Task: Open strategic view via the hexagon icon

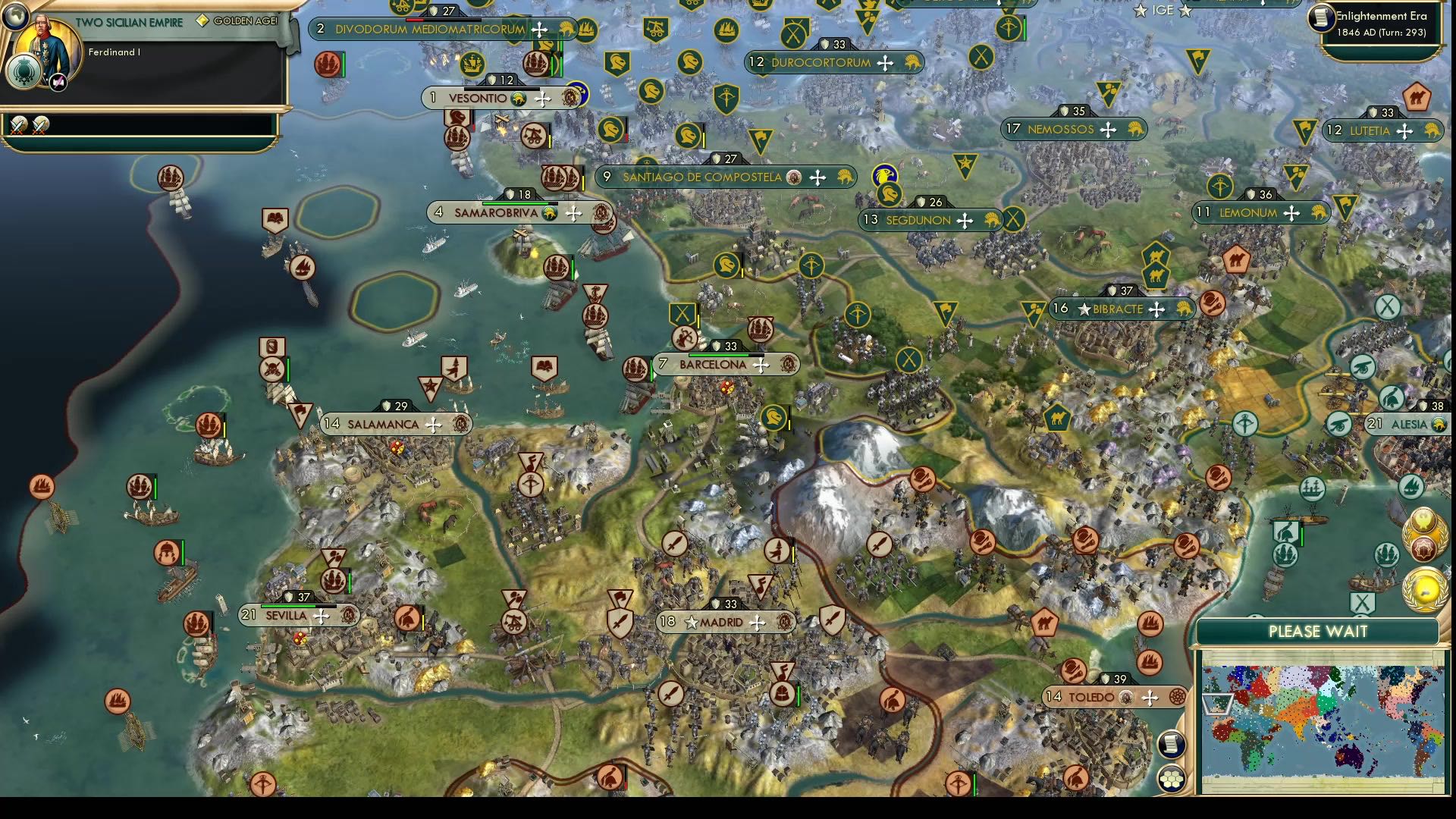Action: click(1172, 777)
